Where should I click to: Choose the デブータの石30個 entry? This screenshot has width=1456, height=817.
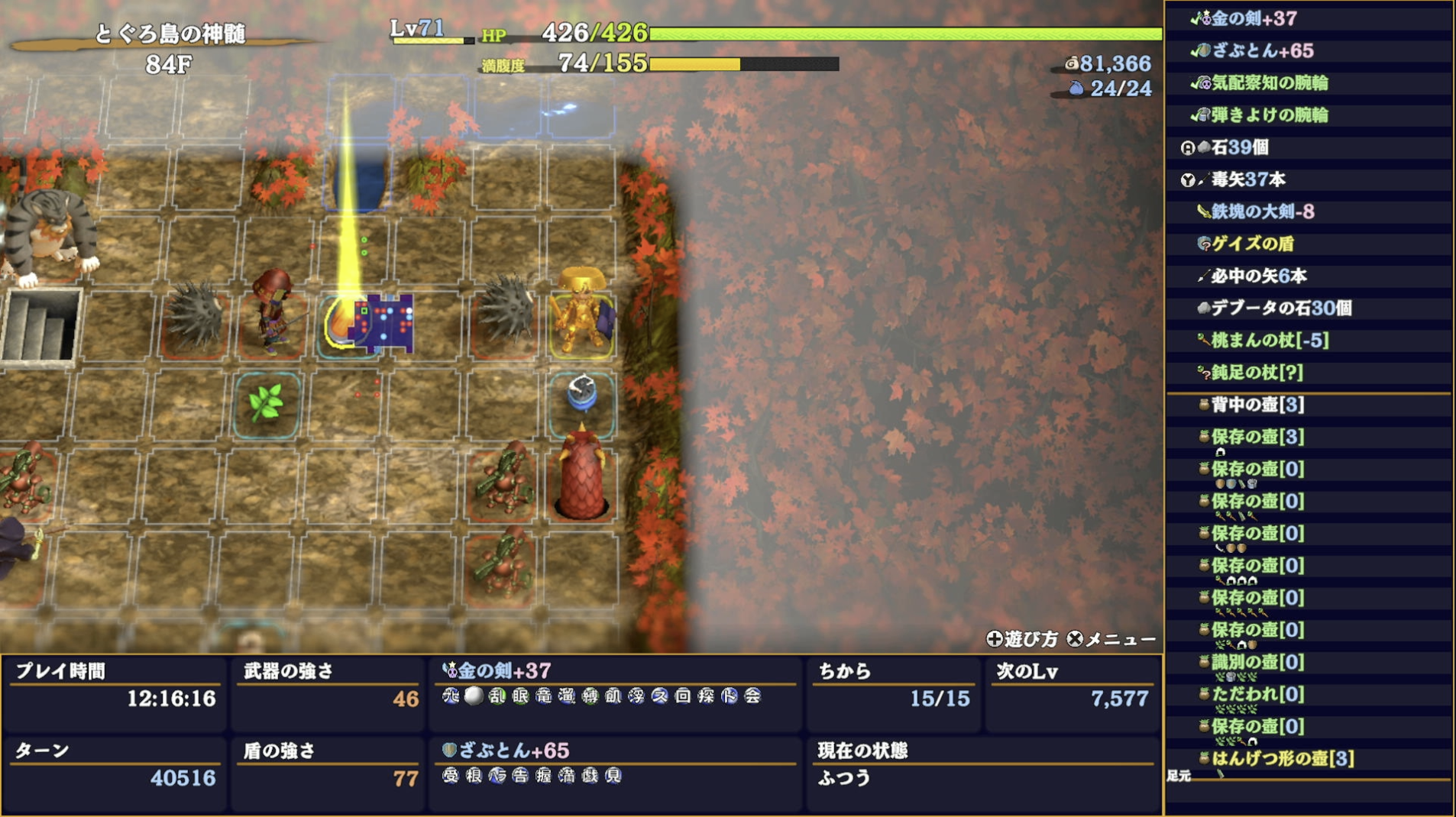pos(1280,308)
